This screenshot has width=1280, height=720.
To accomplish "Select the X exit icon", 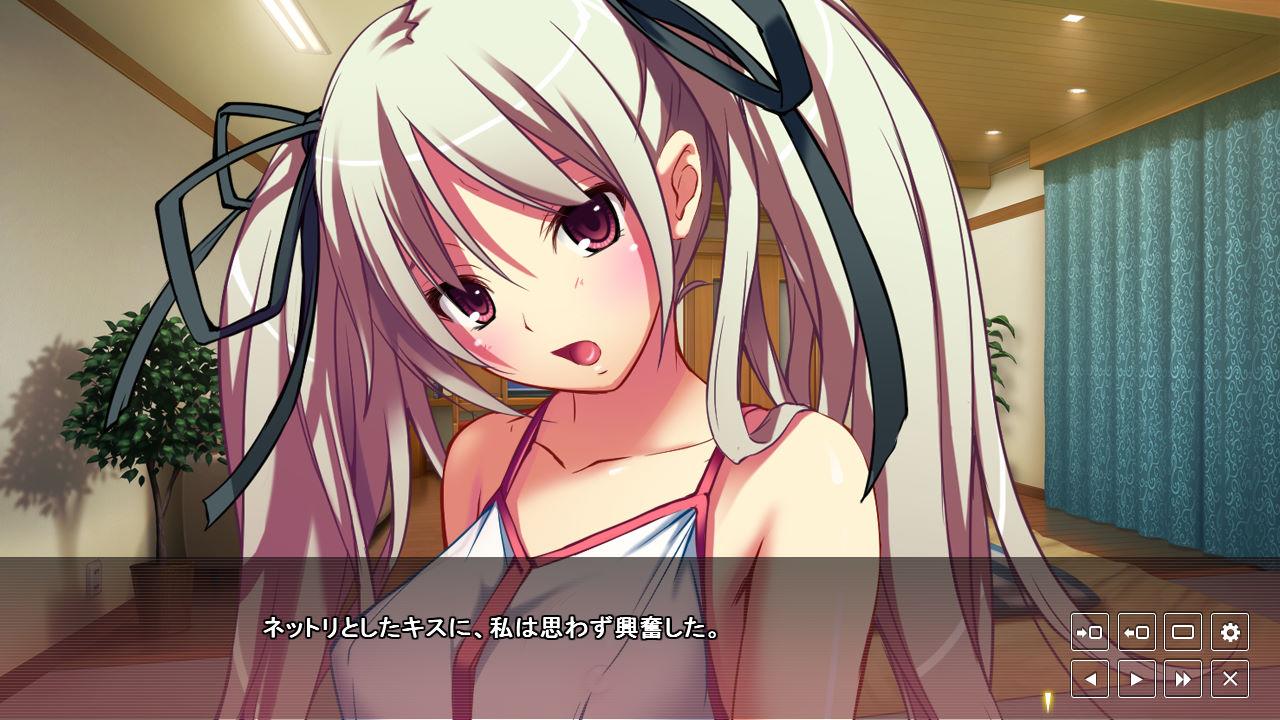I will (x=1230, y=678).
